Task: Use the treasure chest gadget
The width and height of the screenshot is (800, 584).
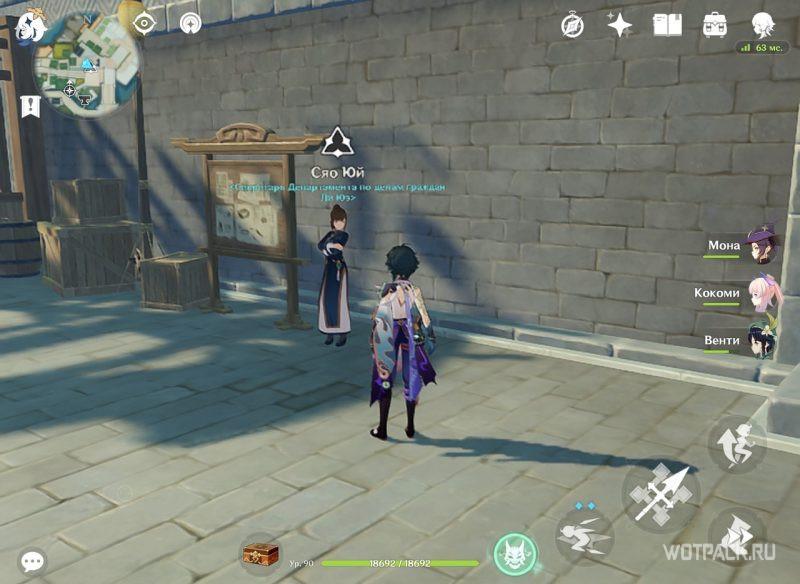Action: 261,554
